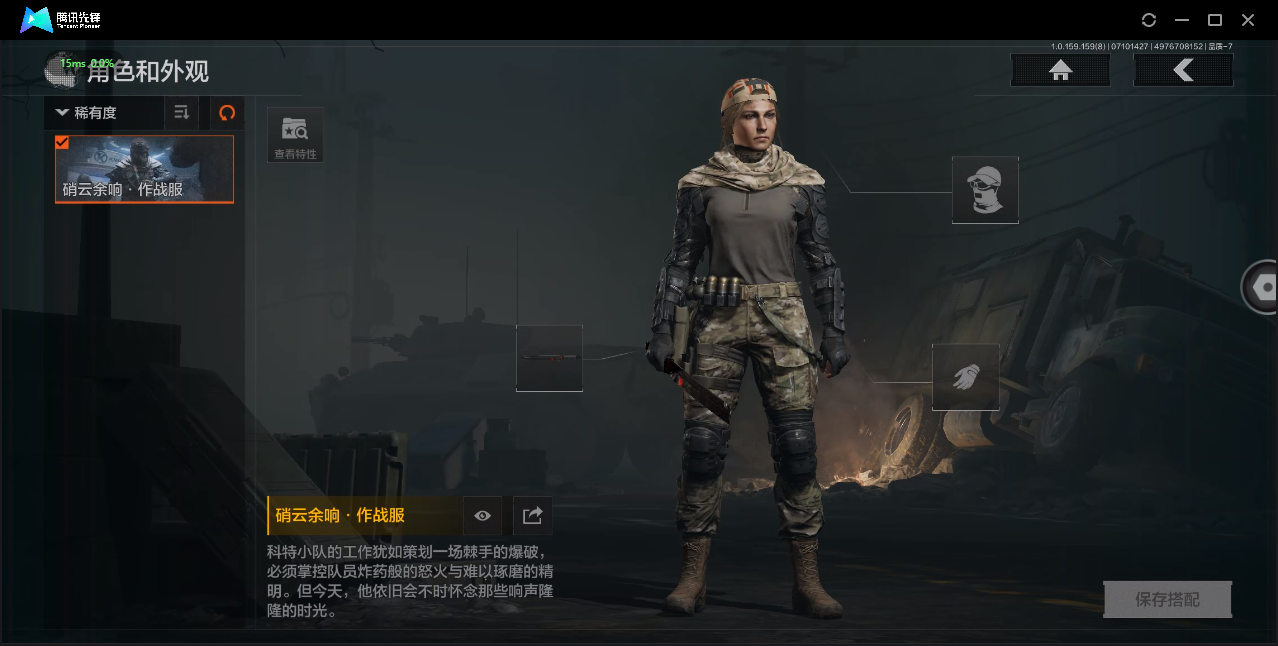Toggle the eye preview icon
Viewport: 1278px width, 646px height.
pos(483,516)
